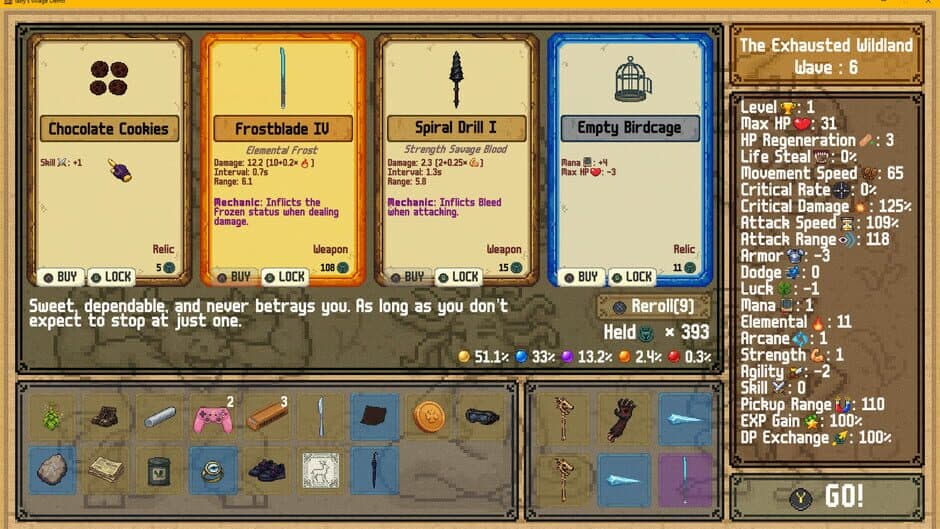The width and height of the screenshot is (940, 529).
Task: Select the green tin can relic
Action: point(158,470)
